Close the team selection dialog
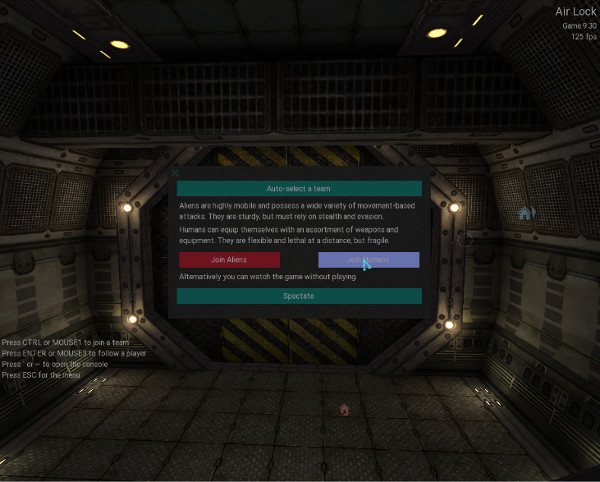 [175, 172]
